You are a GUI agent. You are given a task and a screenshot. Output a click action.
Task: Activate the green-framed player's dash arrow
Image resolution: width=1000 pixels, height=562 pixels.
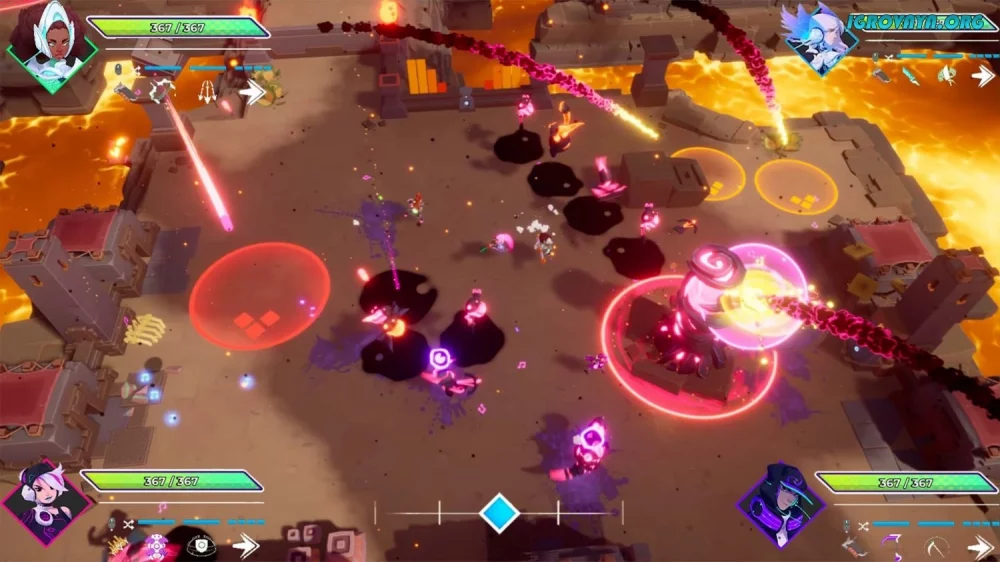click(252, 92)
